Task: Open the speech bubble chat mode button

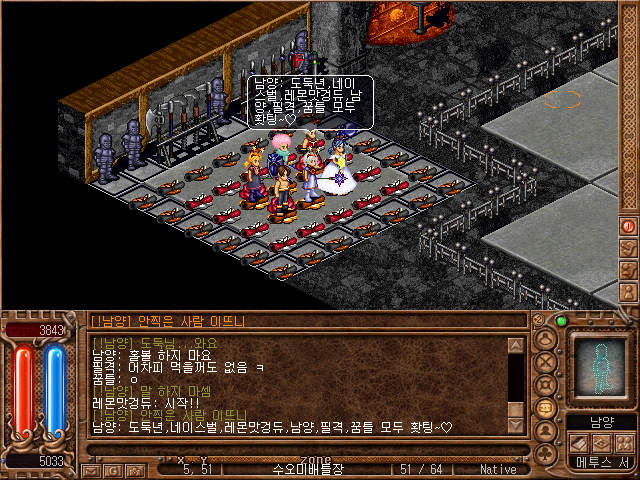Action: [x=546, y=408]
